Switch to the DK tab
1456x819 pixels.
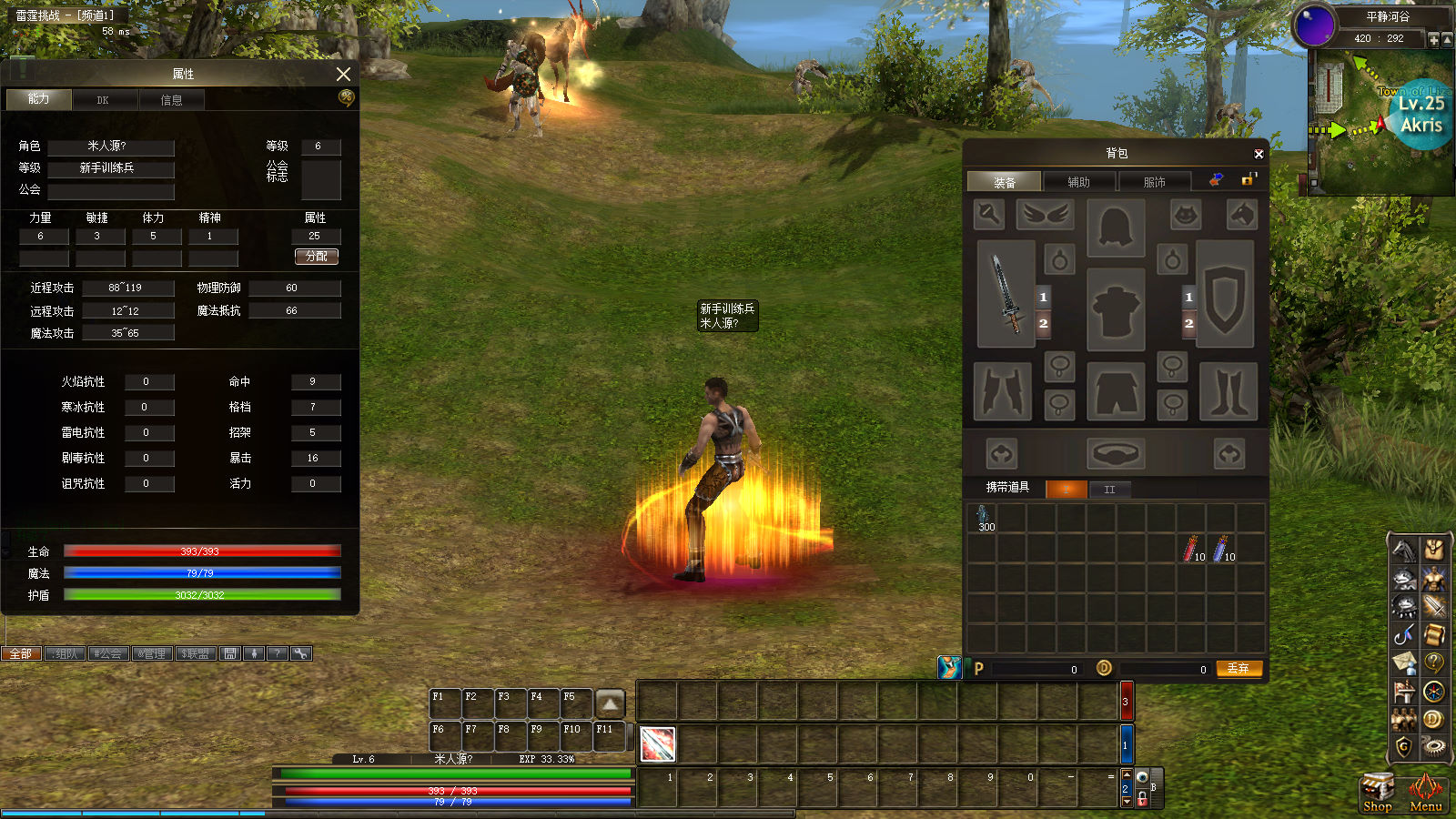[104, 99]
